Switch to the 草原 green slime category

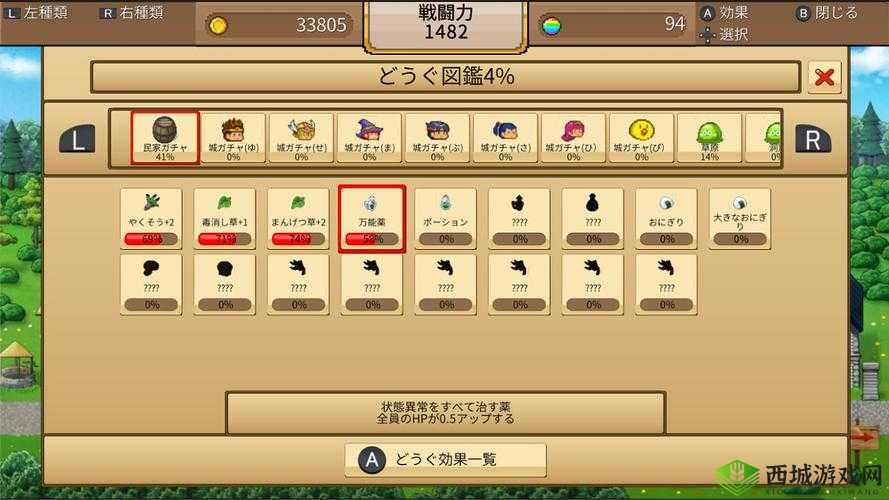(x=709, y=138)
